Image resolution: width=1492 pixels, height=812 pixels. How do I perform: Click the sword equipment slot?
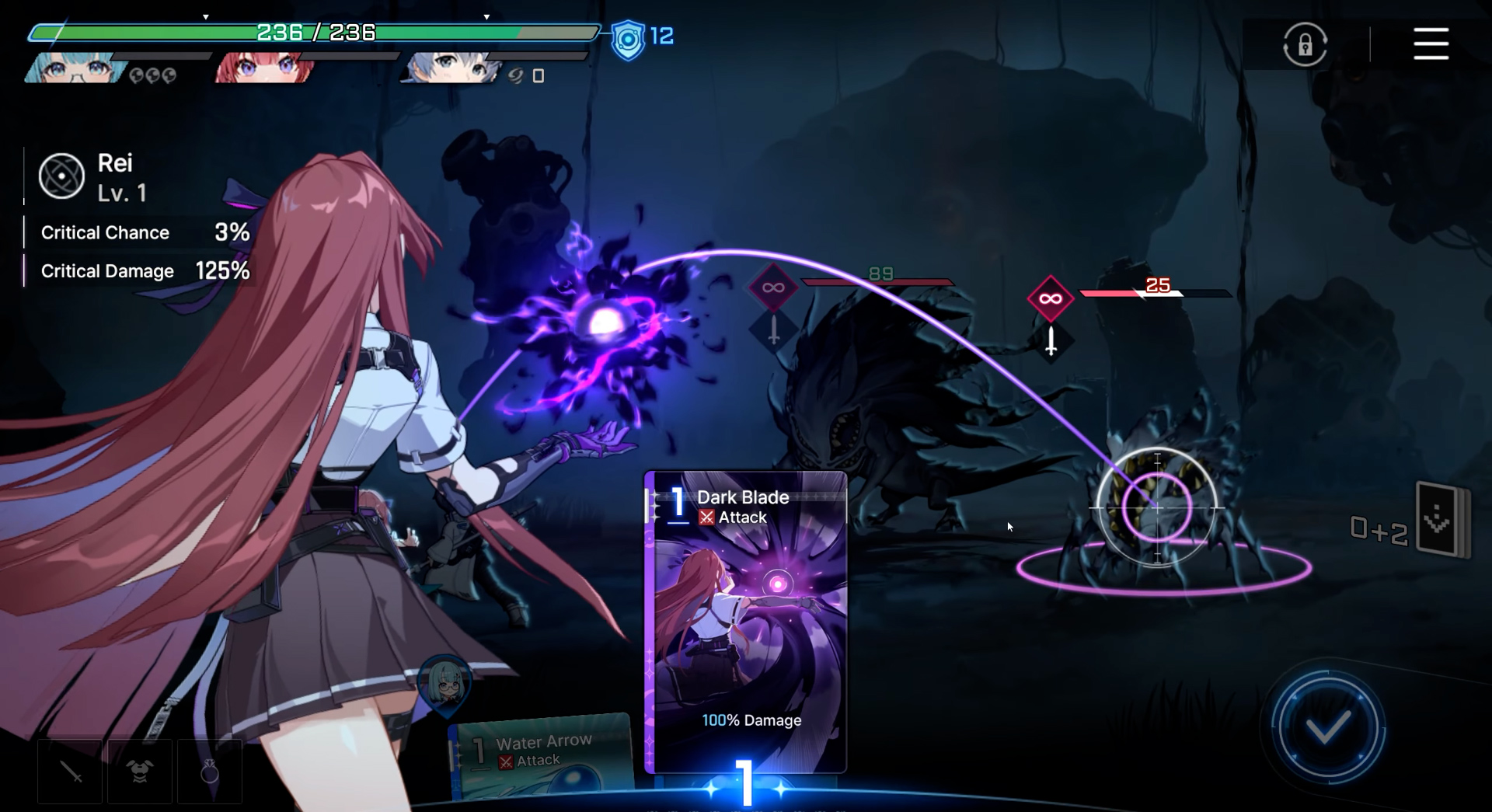click(x=70, y=772)
